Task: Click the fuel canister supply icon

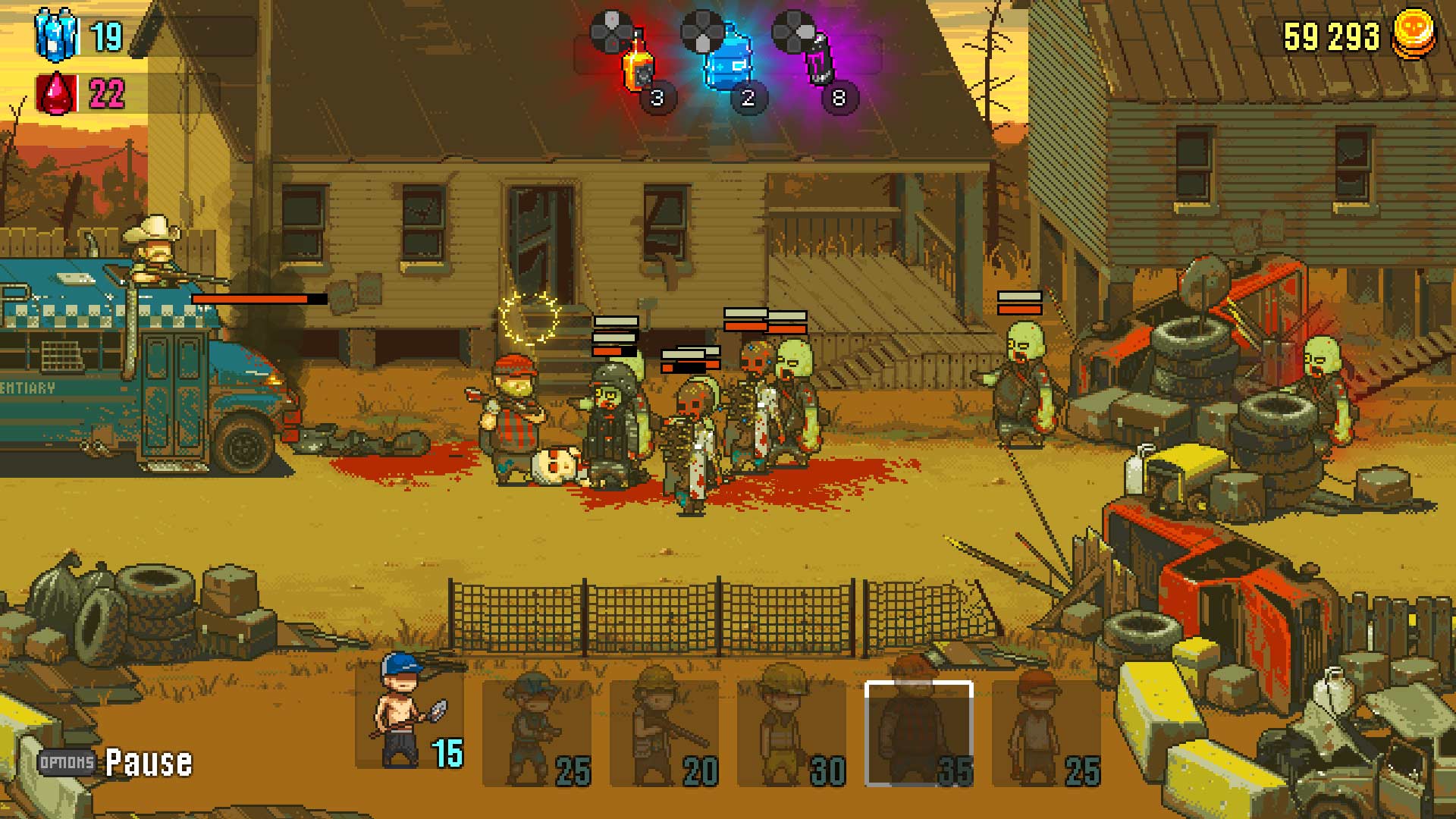Action: click(55, 32)
